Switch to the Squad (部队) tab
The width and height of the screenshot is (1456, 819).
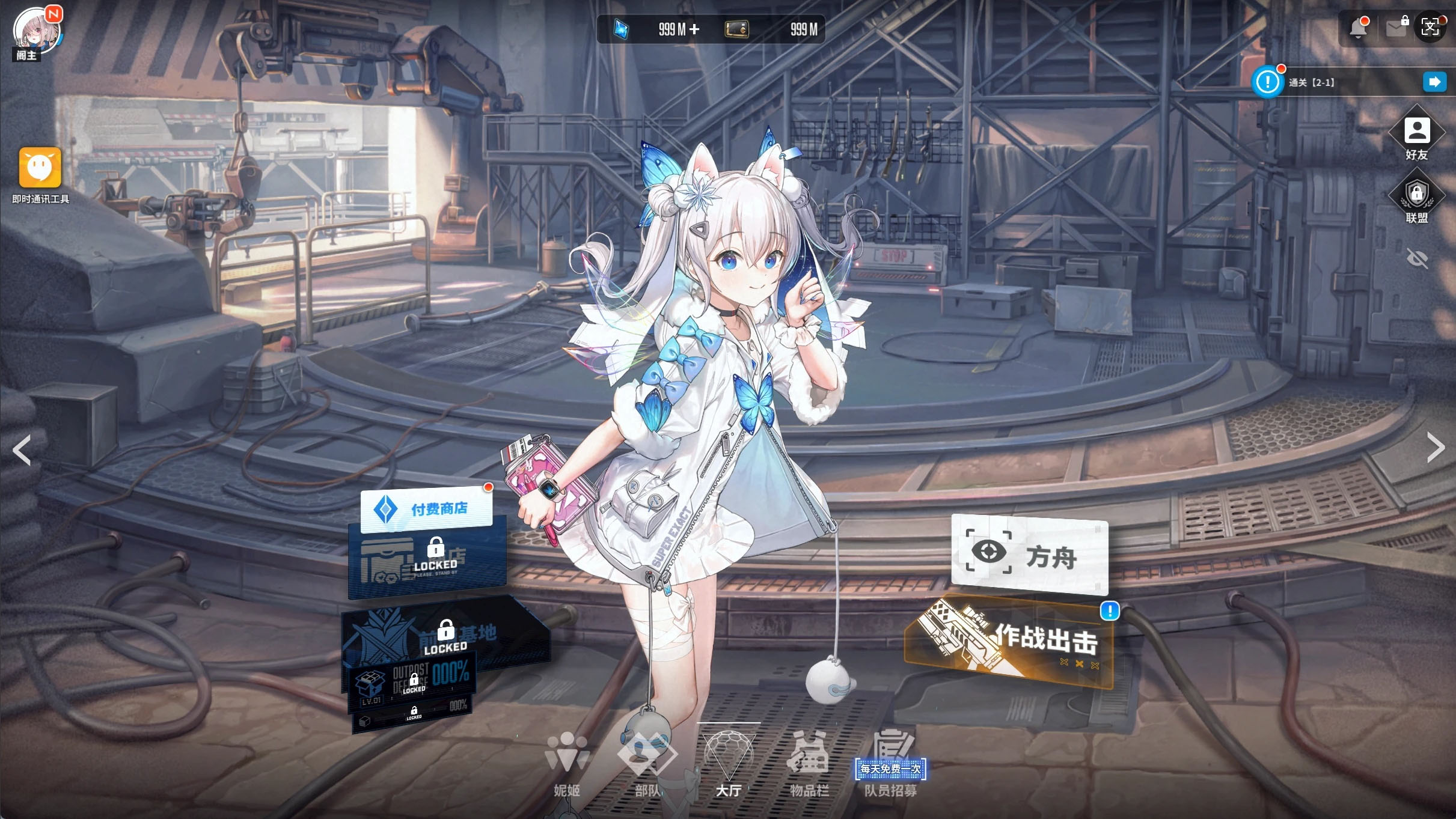647,764
